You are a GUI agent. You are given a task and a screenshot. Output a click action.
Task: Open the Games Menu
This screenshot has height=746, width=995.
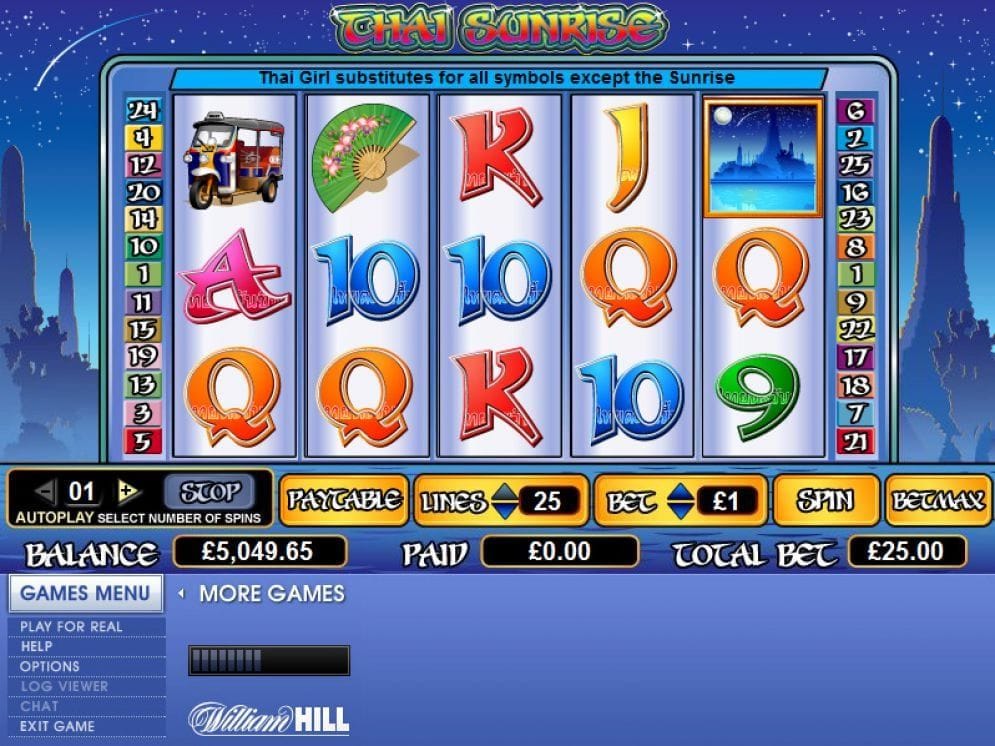tap(85, 593)
